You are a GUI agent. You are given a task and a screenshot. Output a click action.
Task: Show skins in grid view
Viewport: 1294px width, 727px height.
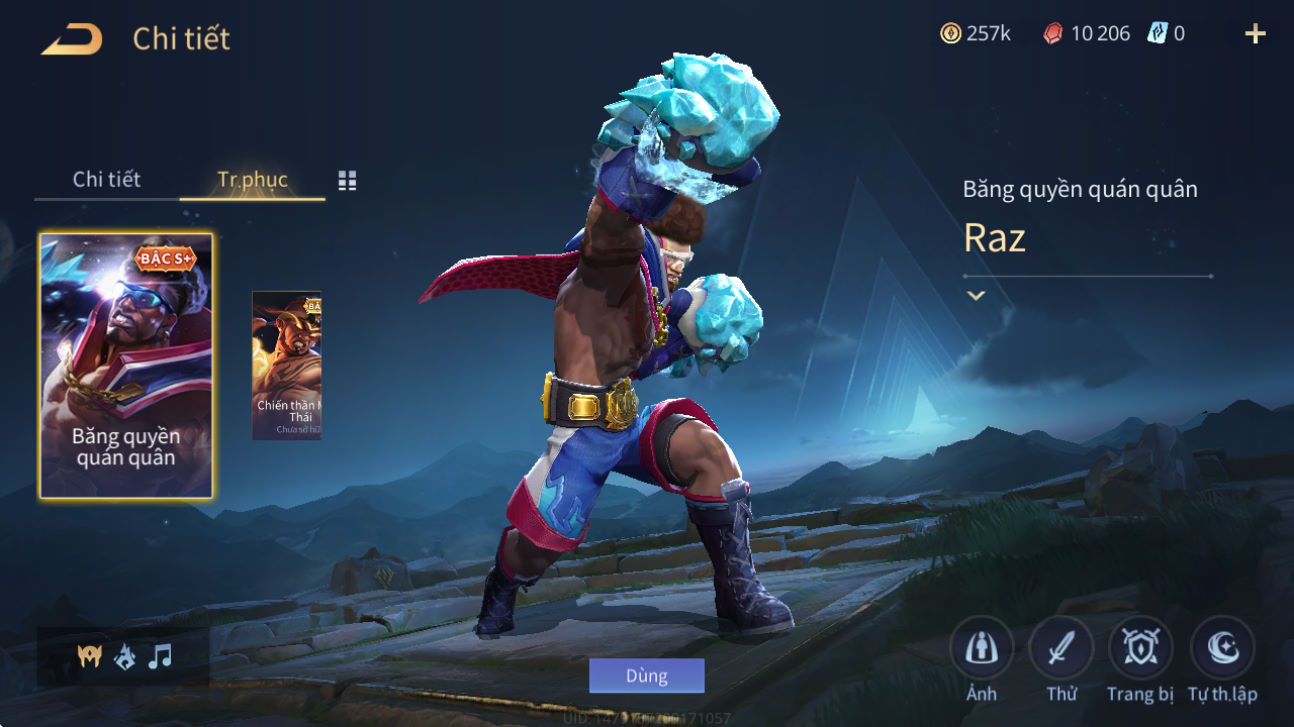pyautogui.click(x=347, y=181)
